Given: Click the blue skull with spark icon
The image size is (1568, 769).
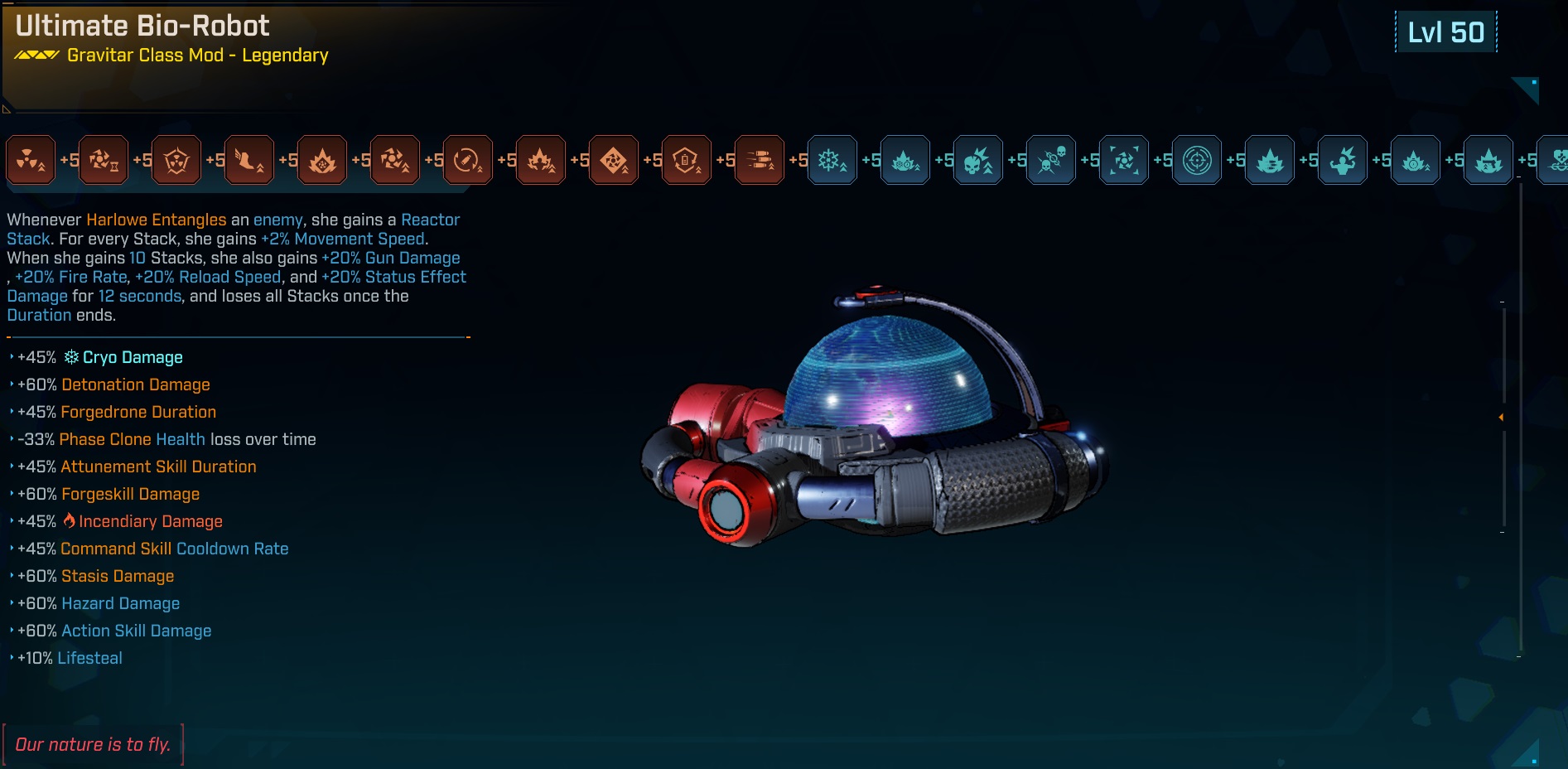Looking at the screenshot, I should coord(978,160).
